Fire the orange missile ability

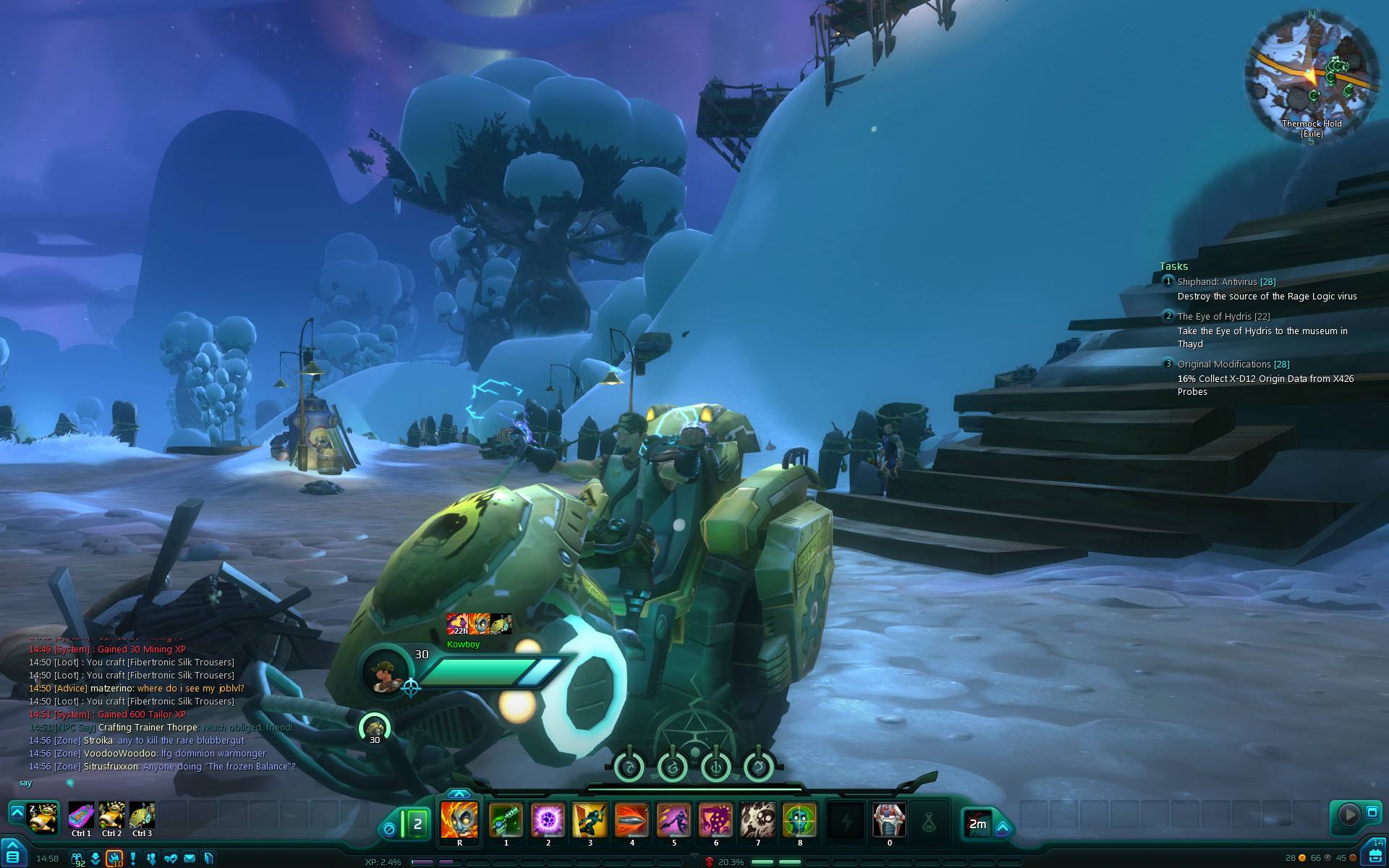point(632,820)
